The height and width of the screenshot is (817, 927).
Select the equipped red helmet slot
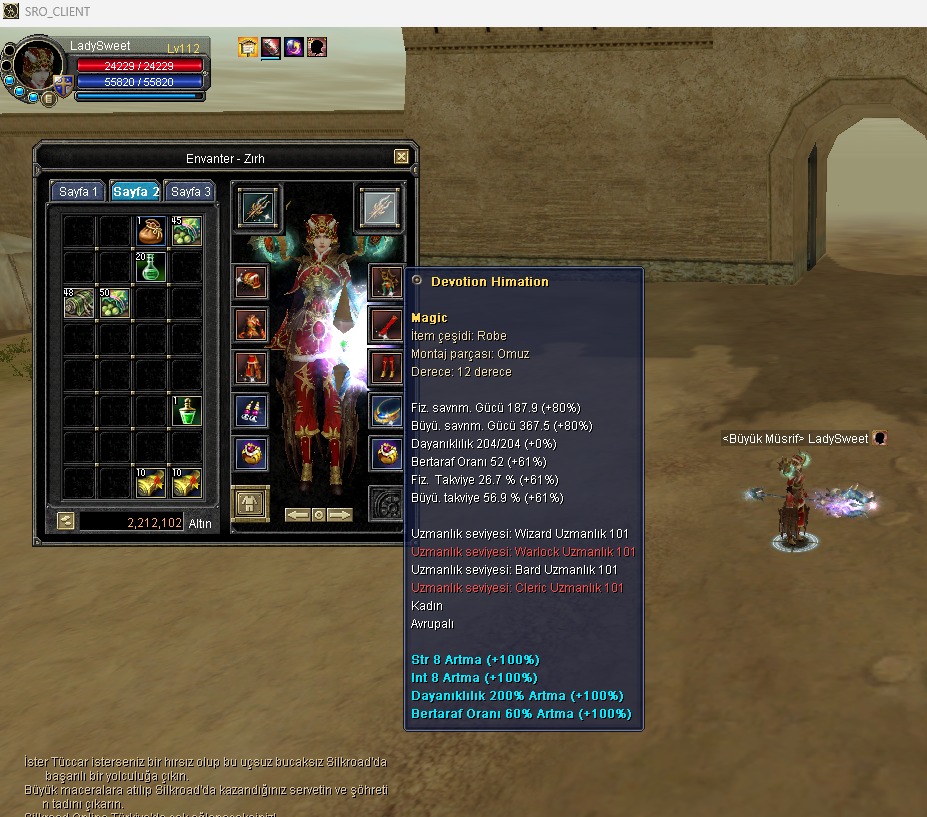coord(250,282)
